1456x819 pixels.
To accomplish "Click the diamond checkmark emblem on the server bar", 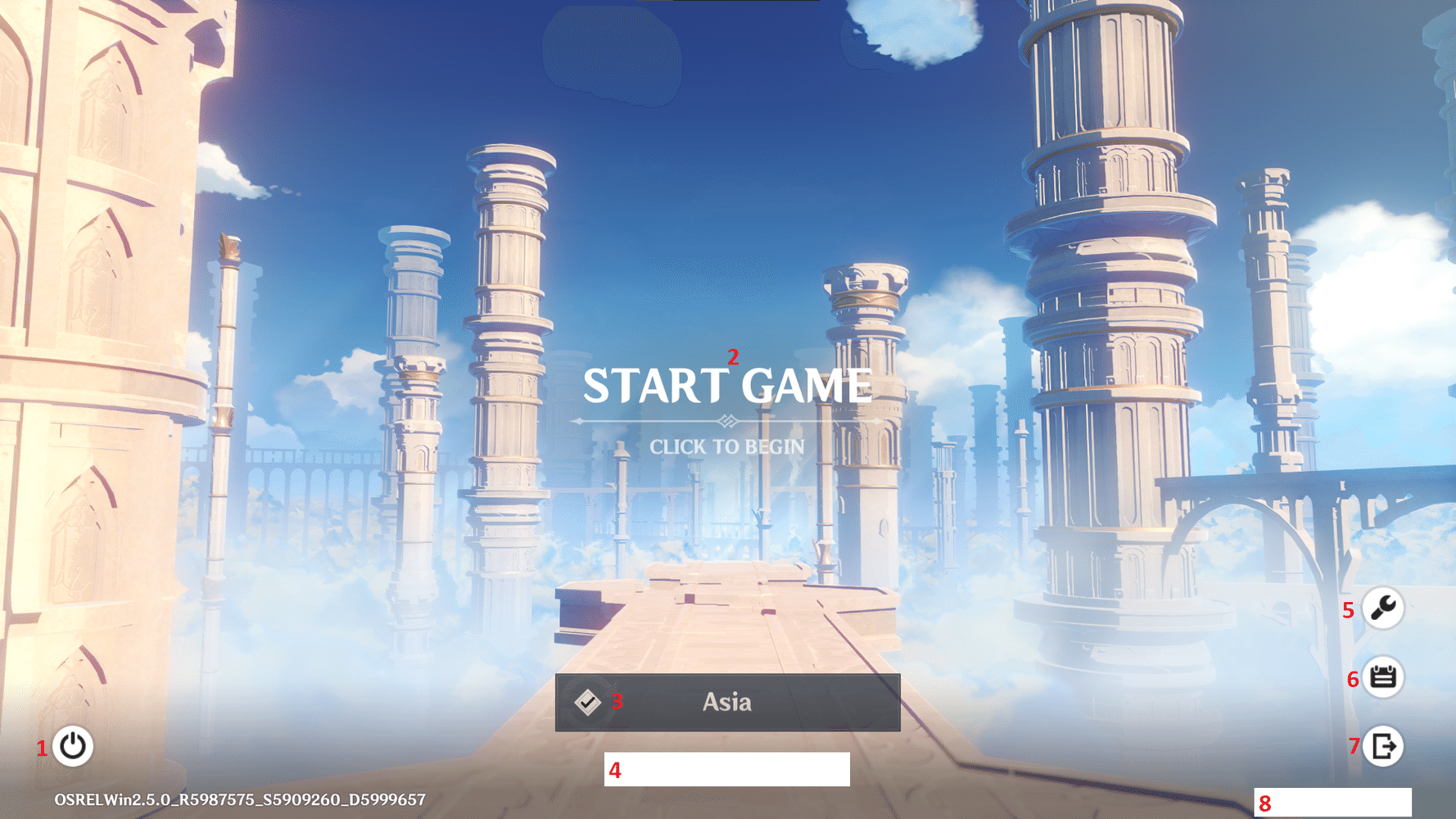I will pos(589,702).
